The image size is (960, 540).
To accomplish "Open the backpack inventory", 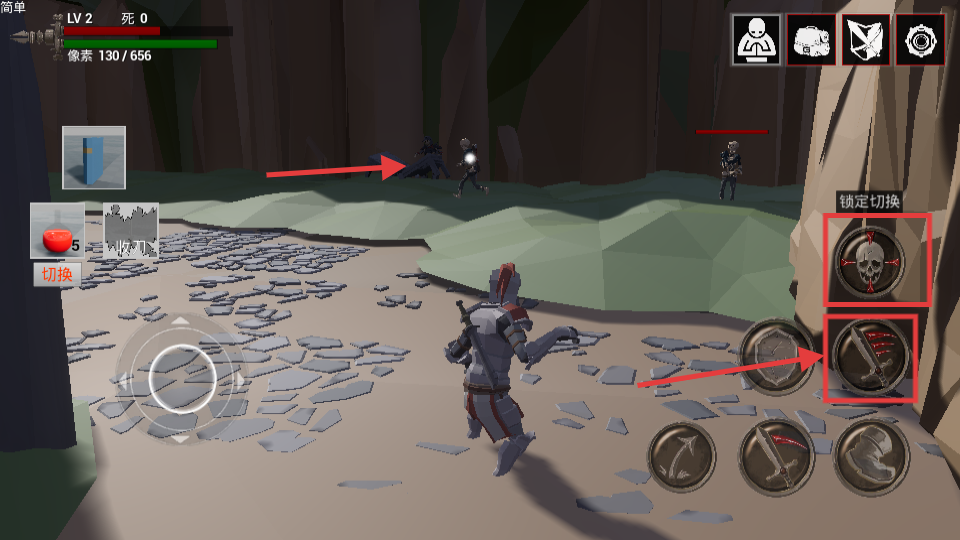I will point(811,40).
